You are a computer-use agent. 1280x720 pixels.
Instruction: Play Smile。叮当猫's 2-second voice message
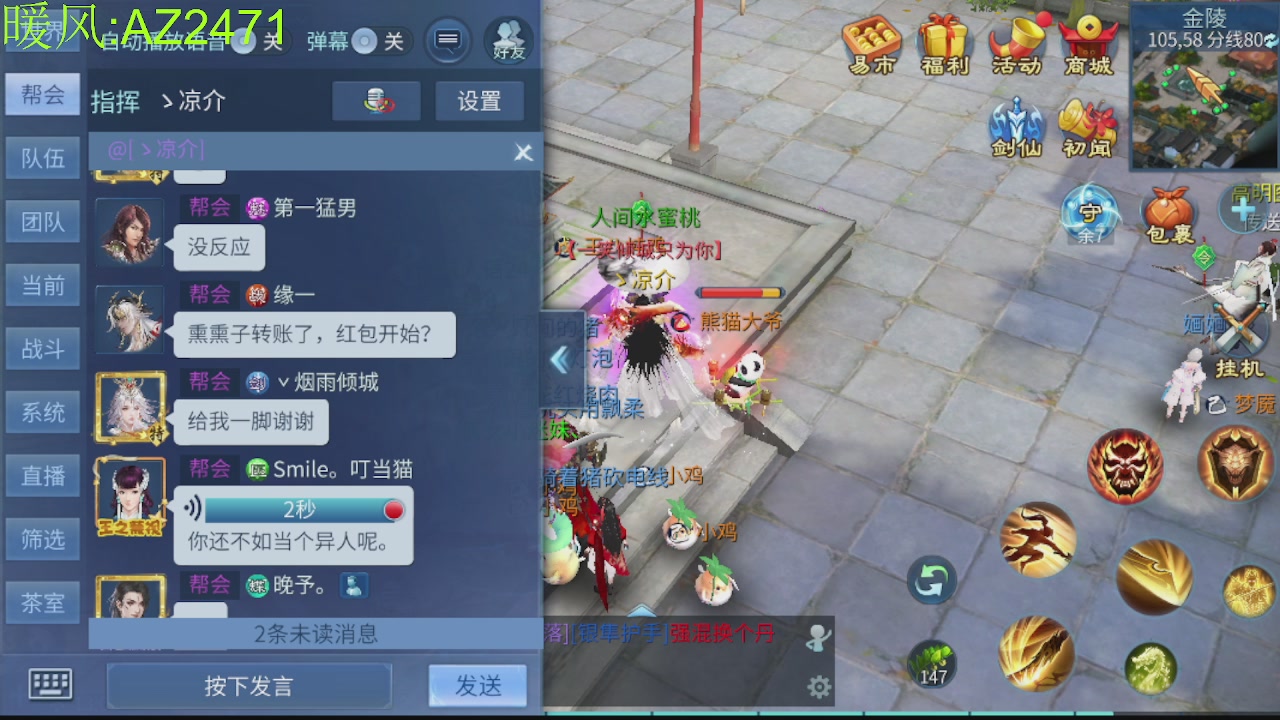[300, 510]
